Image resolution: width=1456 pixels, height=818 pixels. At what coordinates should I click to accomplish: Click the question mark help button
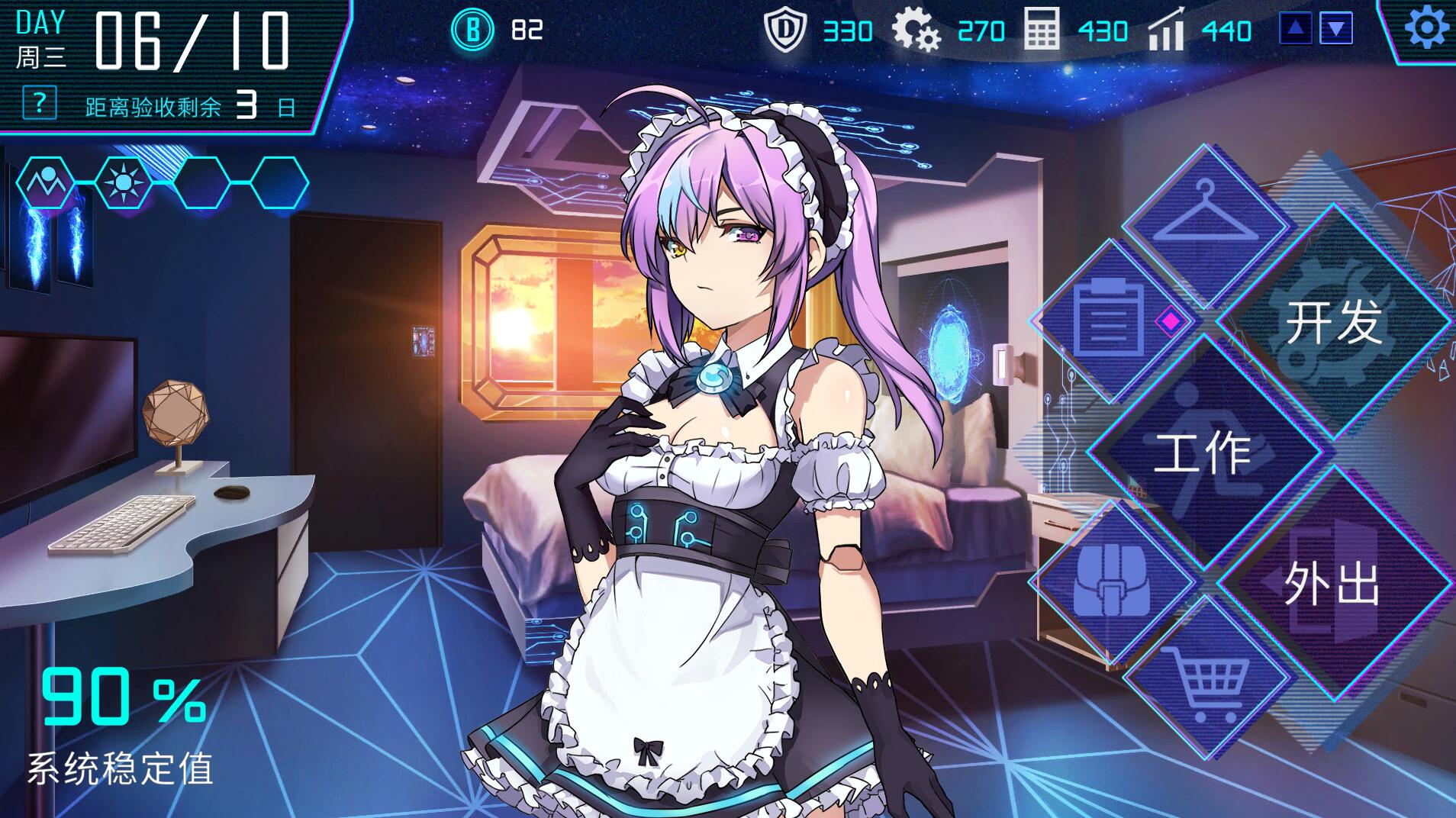tap(40, 102)
